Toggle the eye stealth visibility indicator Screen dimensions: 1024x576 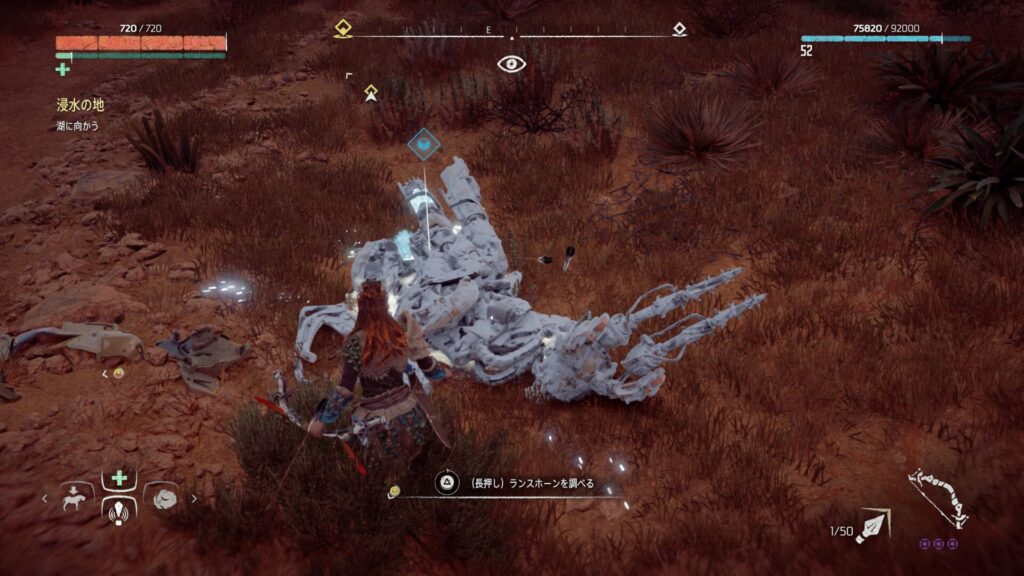(x=511, y=64)
